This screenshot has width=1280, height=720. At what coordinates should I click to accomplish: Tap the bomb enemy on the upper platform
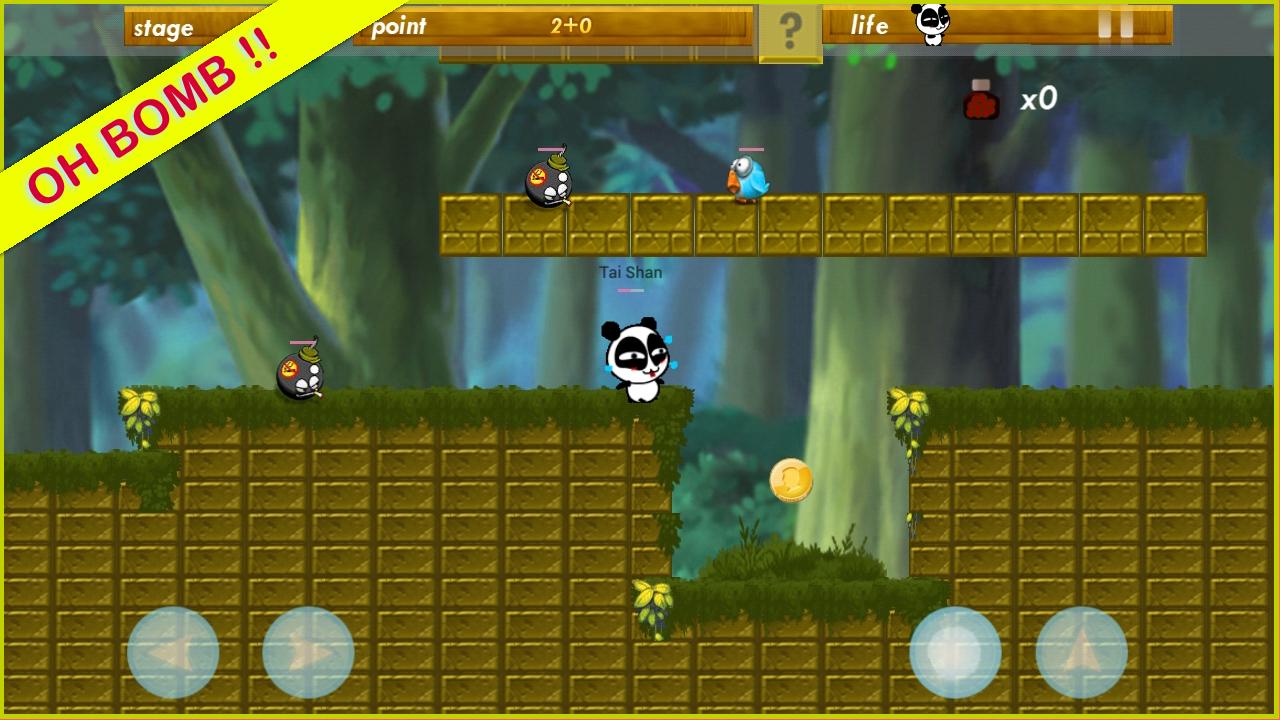[x=548, y=182]
